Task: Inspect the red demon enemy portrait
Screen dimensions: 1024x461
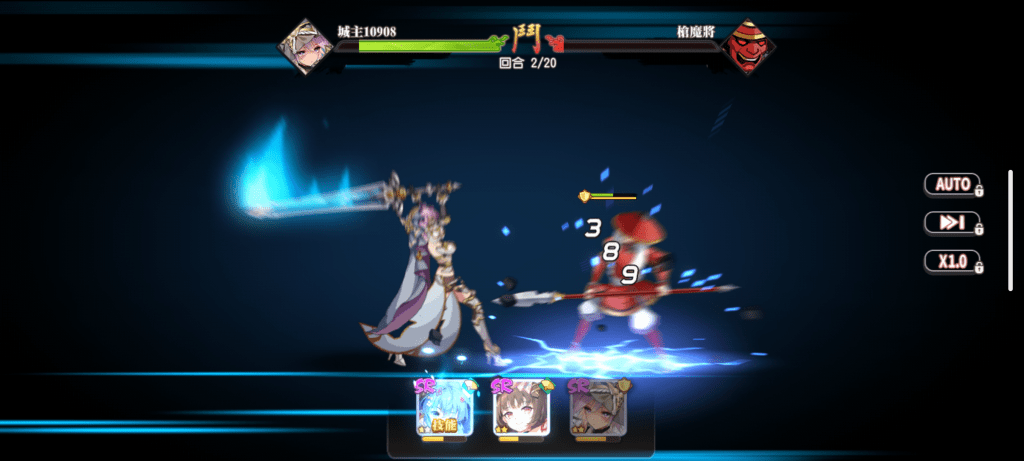Action: [748, 46]
